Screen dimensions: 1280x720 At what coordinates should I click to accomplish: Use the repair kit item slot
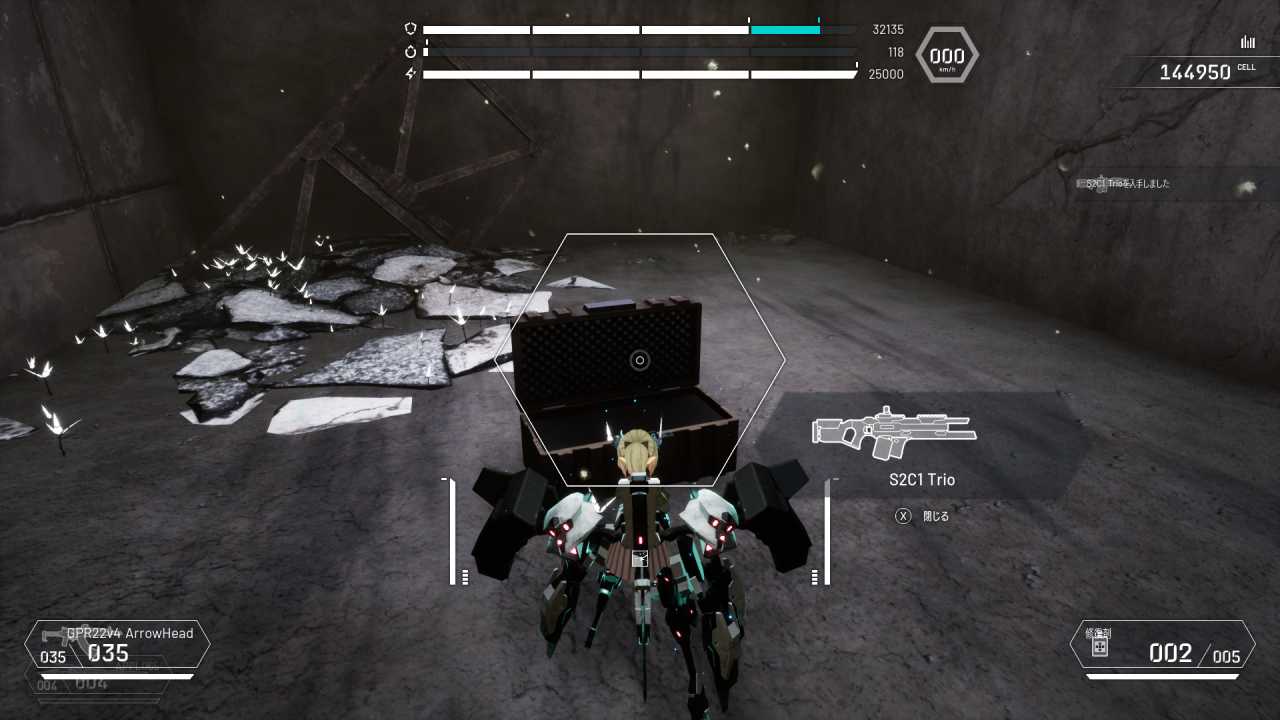pyautogui.click(x=1162, y=645)
